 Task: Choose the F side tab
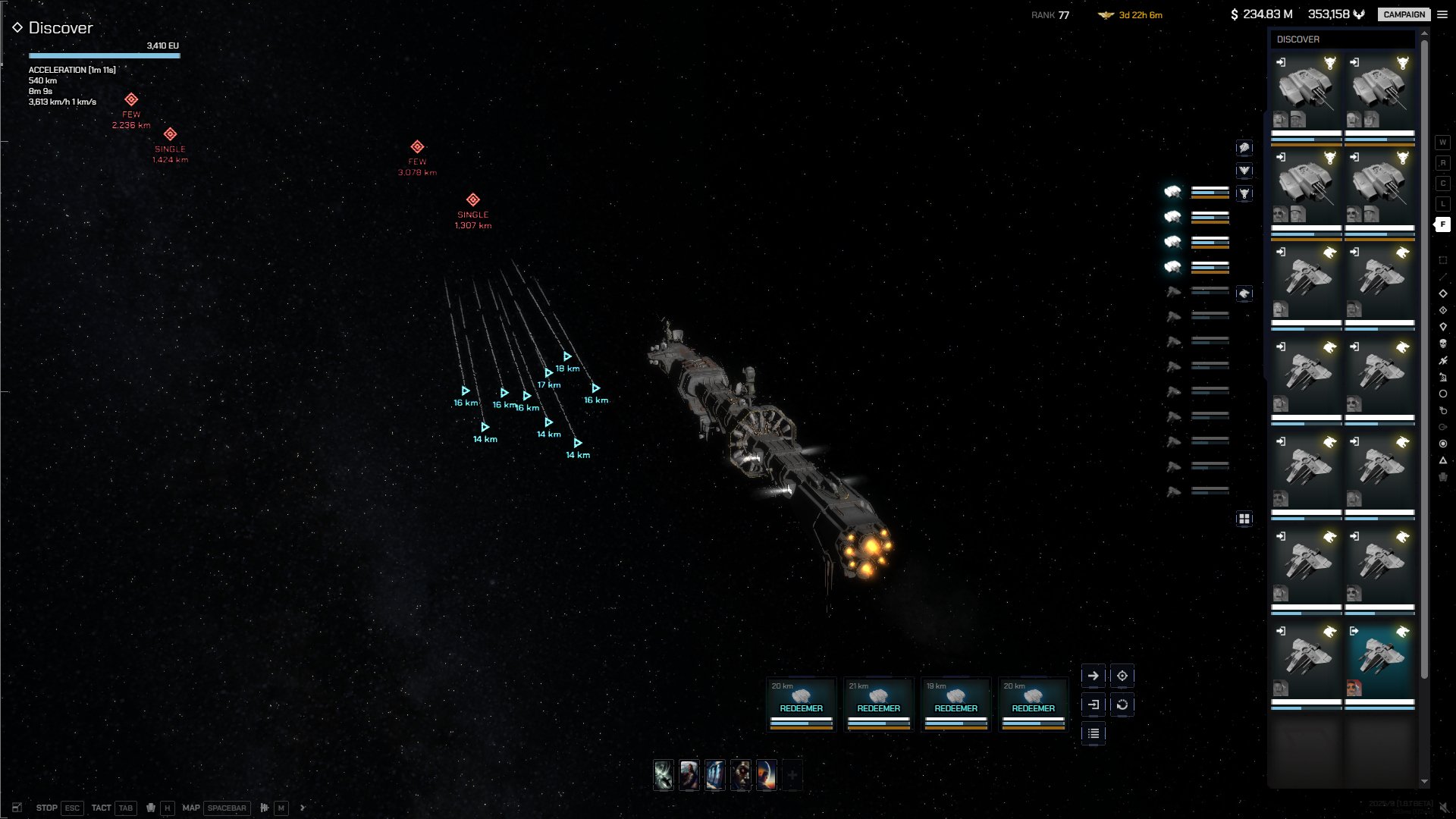1442,224
